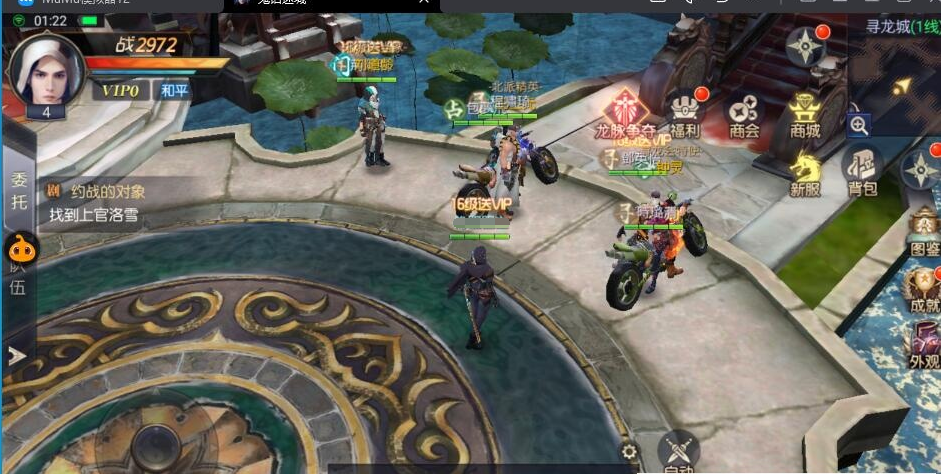Open the 龙脉争夺 event icon
The image size is (945, 474).
[x=625, y=111]
